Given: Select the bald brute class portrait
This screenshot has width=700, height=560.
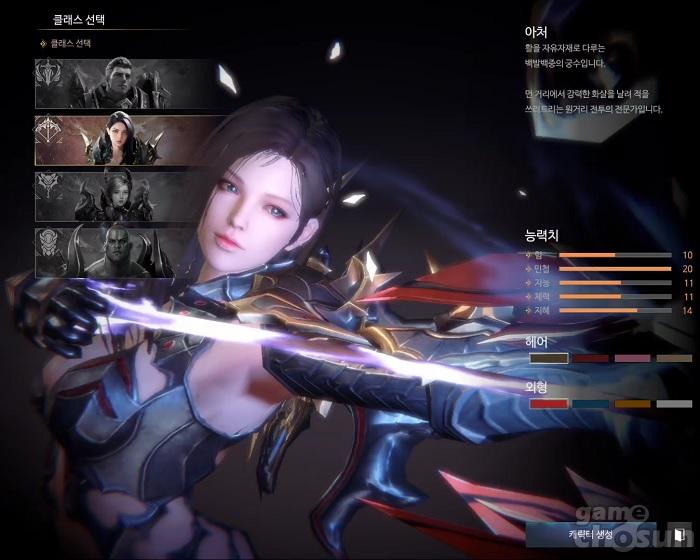Looking at the screenshot, I should 126,252.
